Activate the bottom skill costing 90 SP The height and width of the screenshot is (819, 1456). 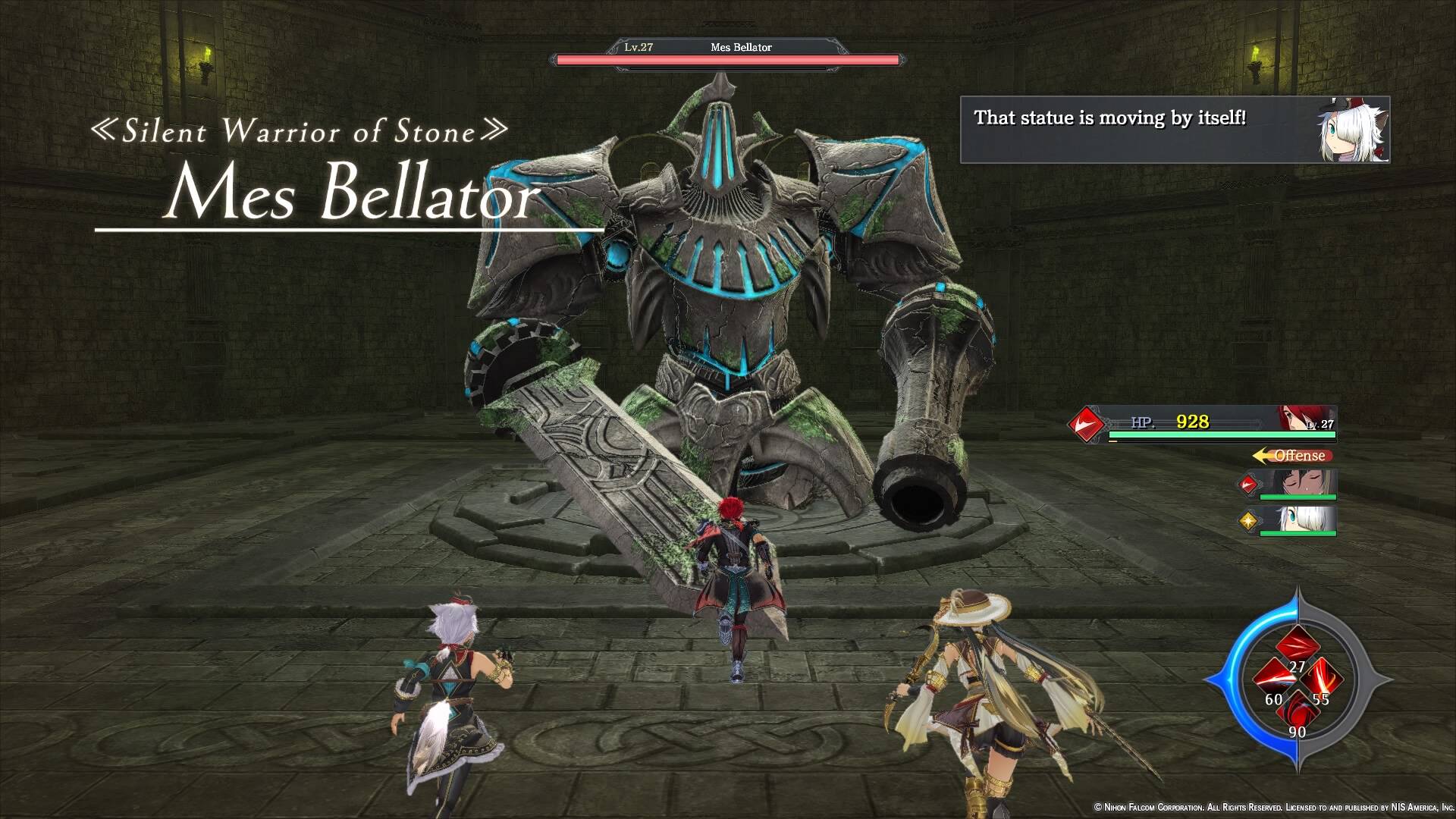(1297, 711)
